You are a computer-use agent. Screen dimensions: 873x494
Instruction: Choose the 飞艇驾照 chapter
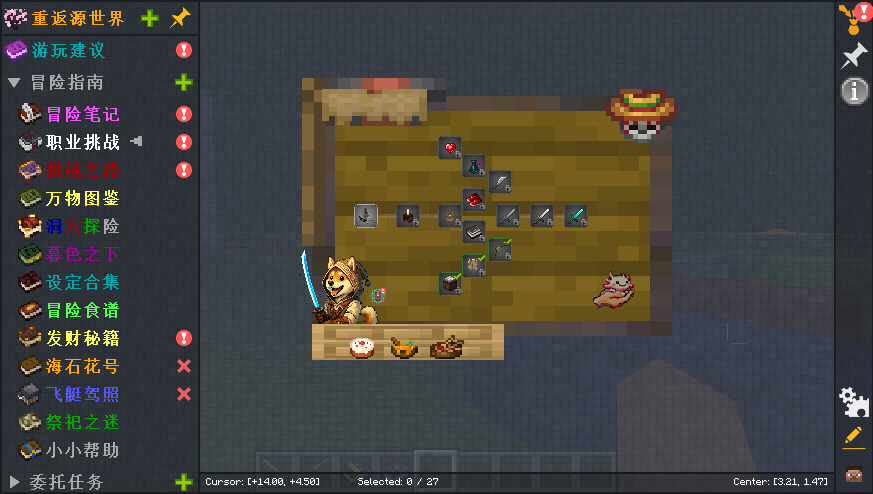(82, 394)
